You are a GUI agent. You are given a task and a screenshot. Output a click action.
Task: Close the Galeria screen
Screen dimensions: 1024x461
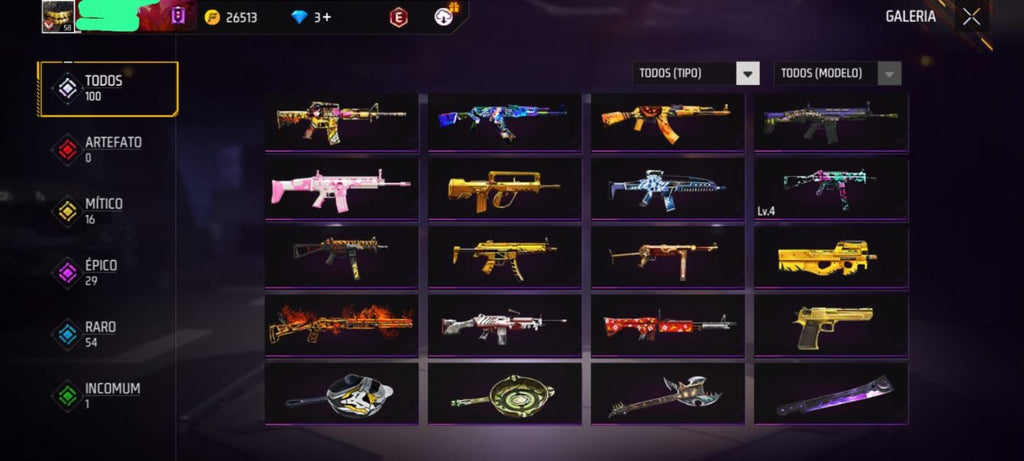(971, 16)
